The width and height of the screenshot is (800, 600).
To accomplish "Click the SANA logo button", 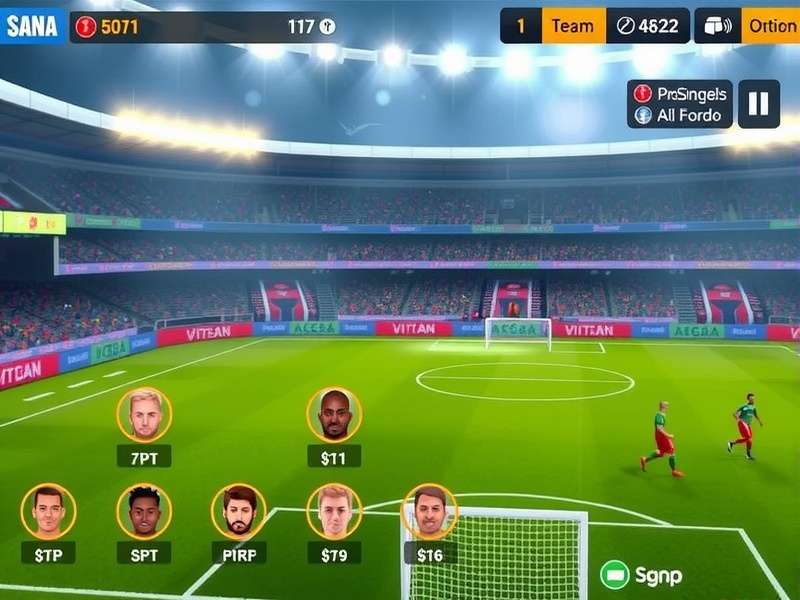I will [33, 26].
